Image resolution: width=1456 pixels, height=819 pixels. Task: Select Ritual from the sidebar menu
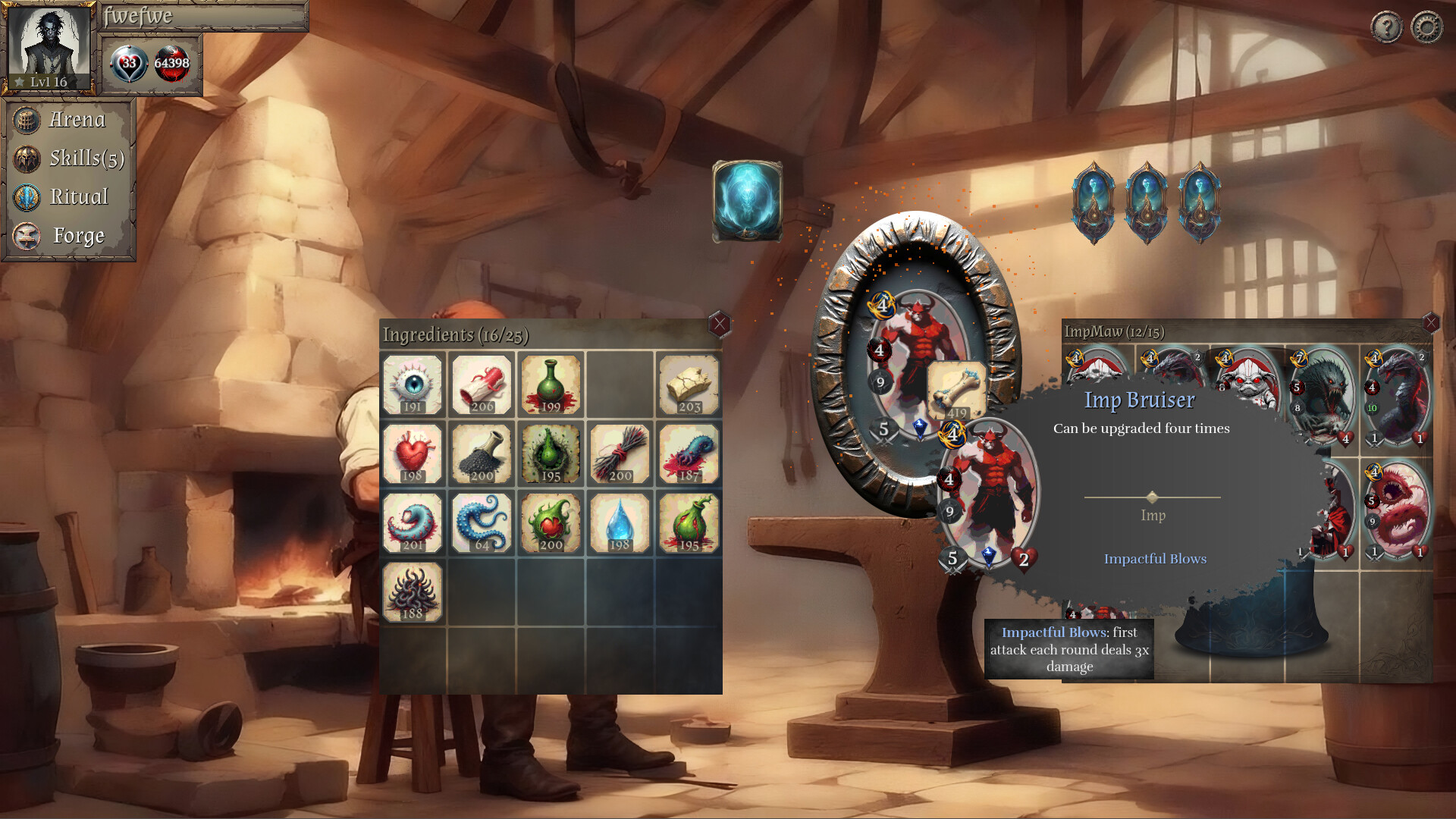pyautogui.click(x=27, y=197)
